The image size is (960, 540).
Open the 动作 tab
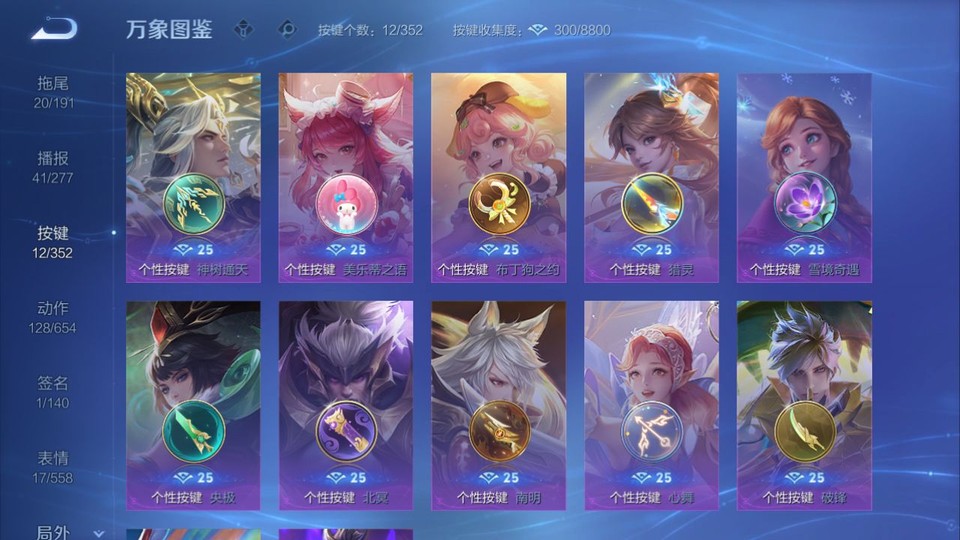pos(53,317)
